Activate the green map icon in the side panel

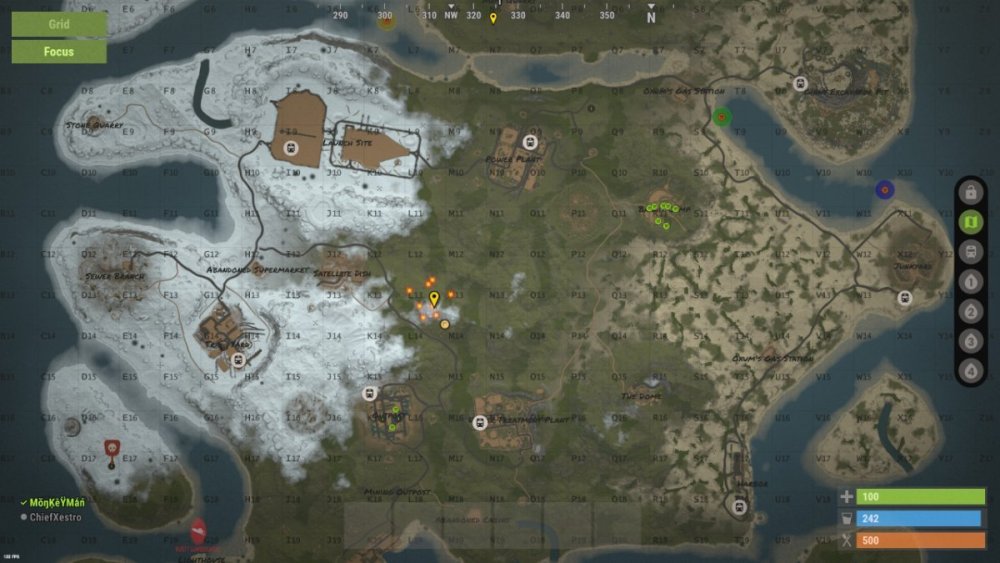click(969, 222)
